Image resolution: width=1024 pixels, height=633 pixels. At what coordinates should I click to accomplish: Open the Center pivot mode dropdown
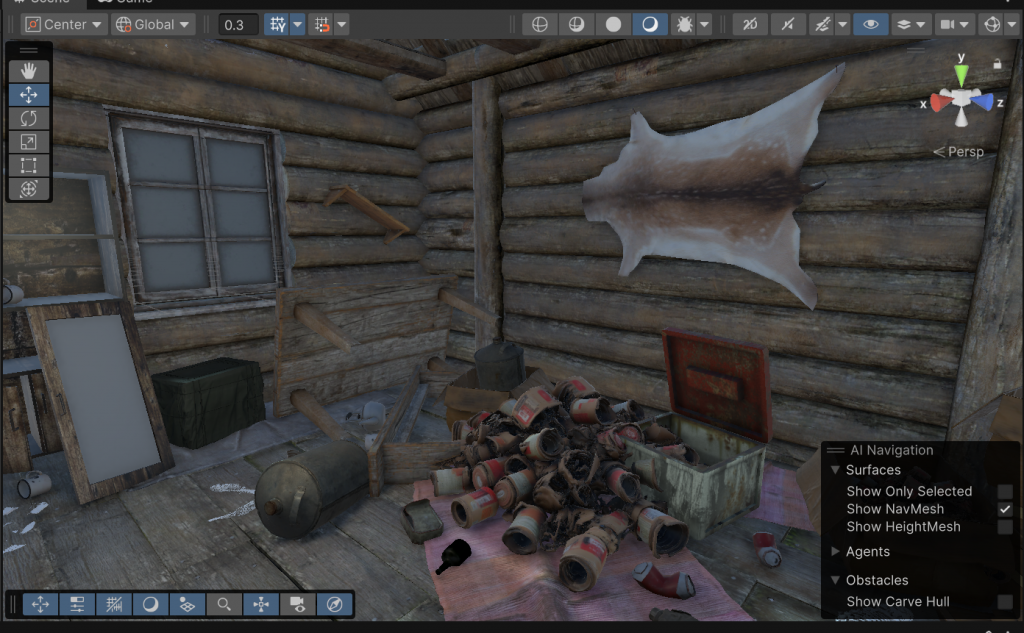64,24
